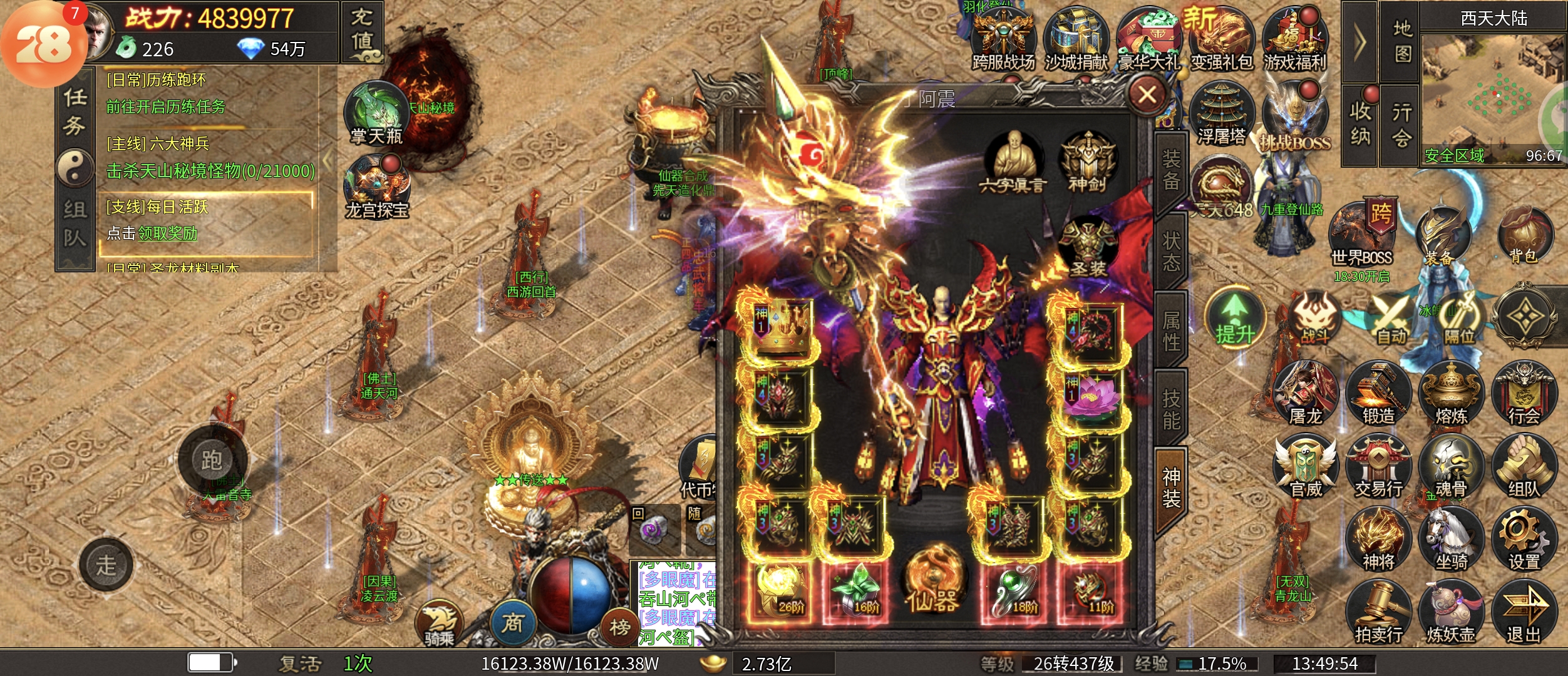Select the 属性 attributes tab

point(1171,330)
